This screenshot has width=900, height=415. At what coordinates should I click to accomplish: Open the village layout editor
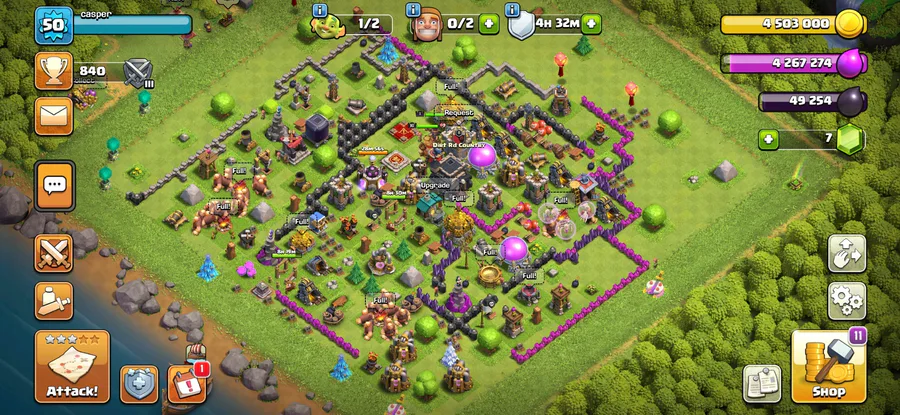(846, 253)
